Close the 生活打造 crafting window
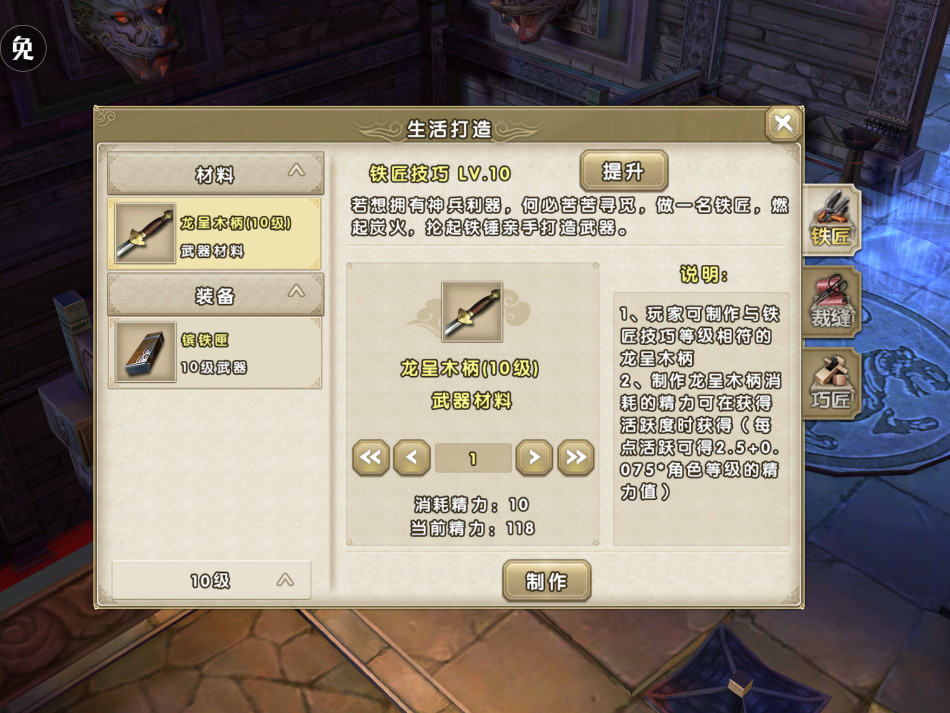Viewport: 950px width, 713px height. 783,124
